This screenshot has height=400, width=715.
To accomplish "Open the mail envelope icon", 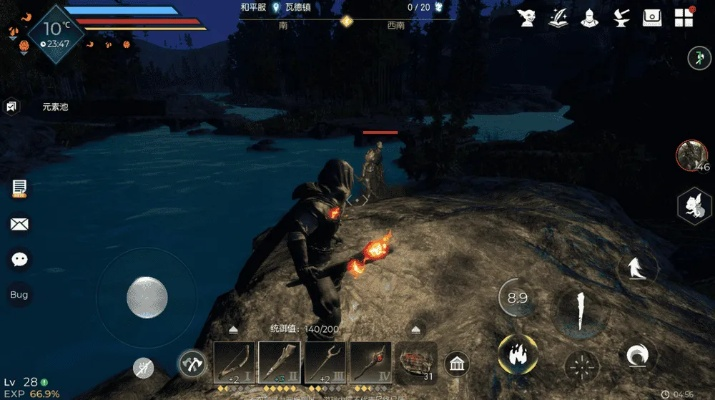I will [x=19, y=224].
